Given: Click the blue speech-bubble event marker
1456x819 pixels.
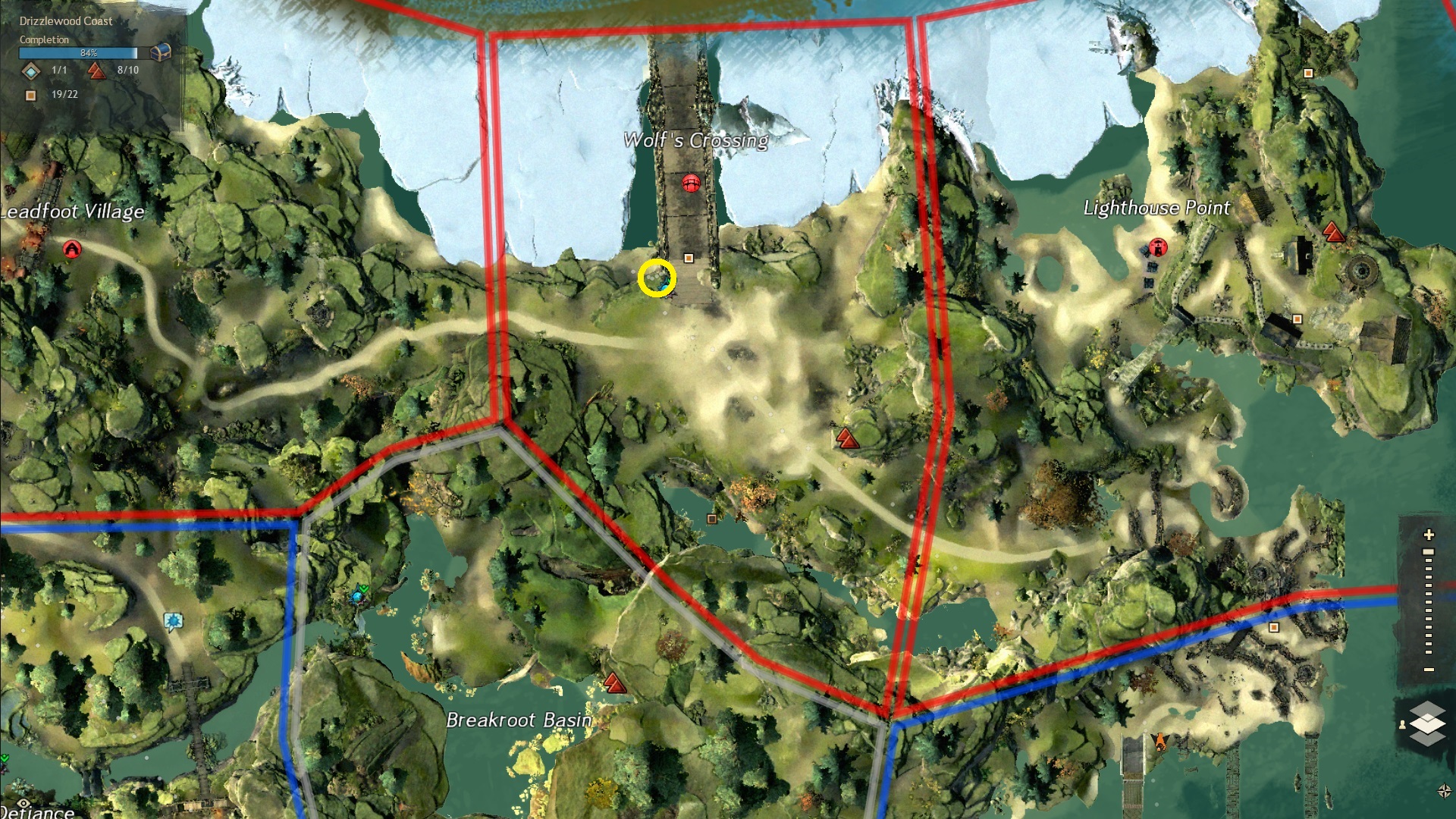Looking at the screenshot, I should (x=173, y=622).
